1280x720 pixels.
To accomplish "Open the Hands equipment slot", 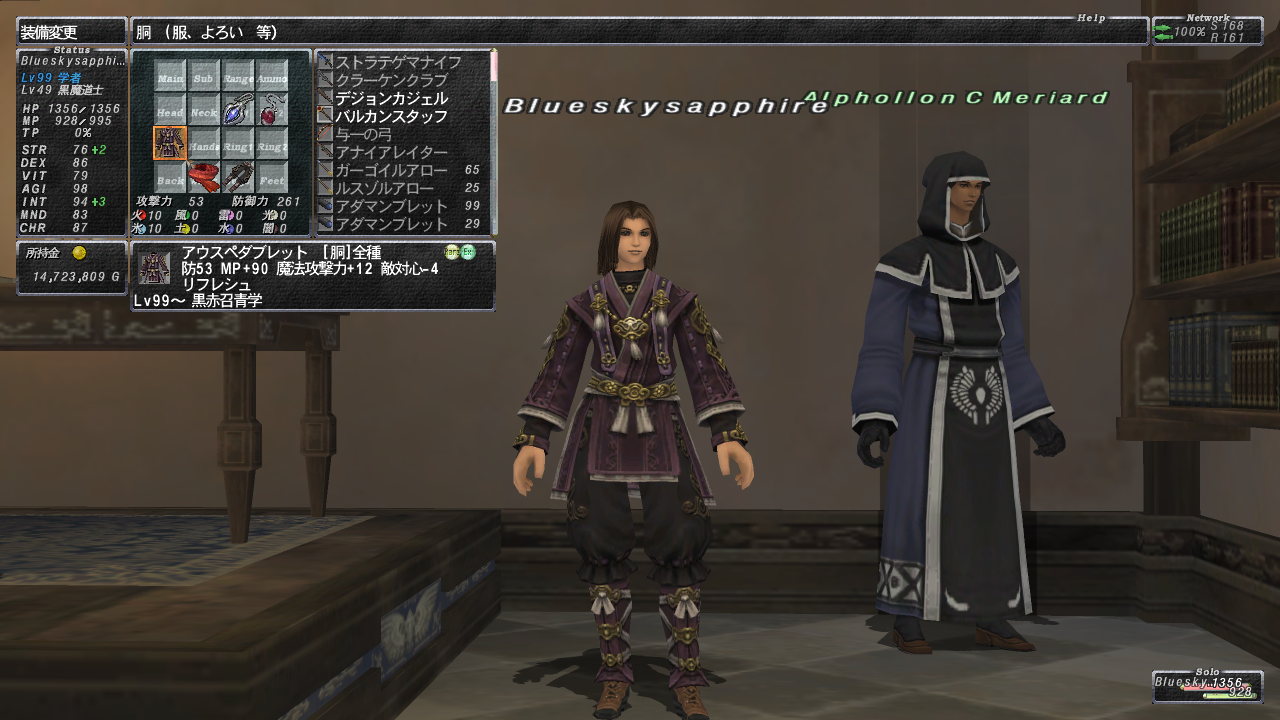I will coord(204,145).
